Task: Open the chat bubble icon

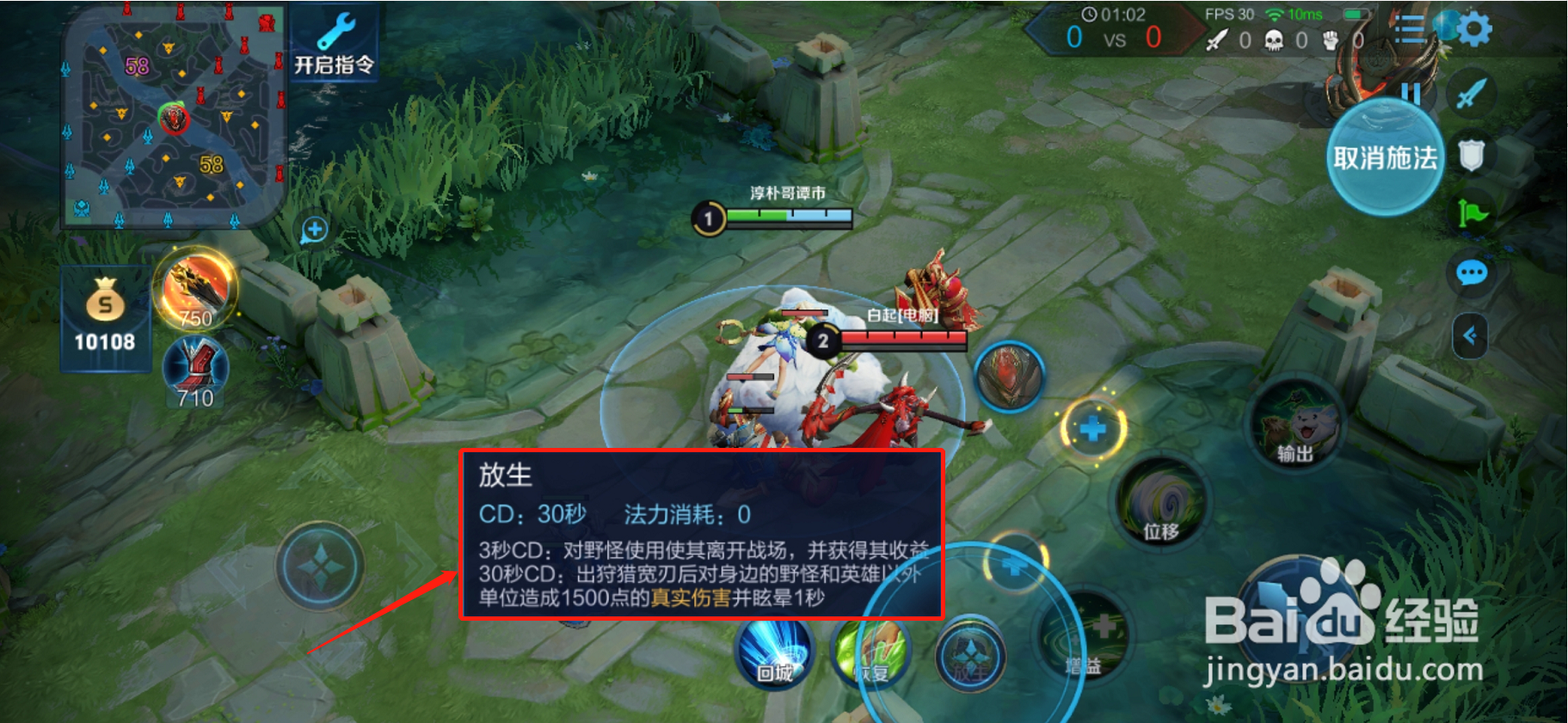Action: (x=1472, y=272)
